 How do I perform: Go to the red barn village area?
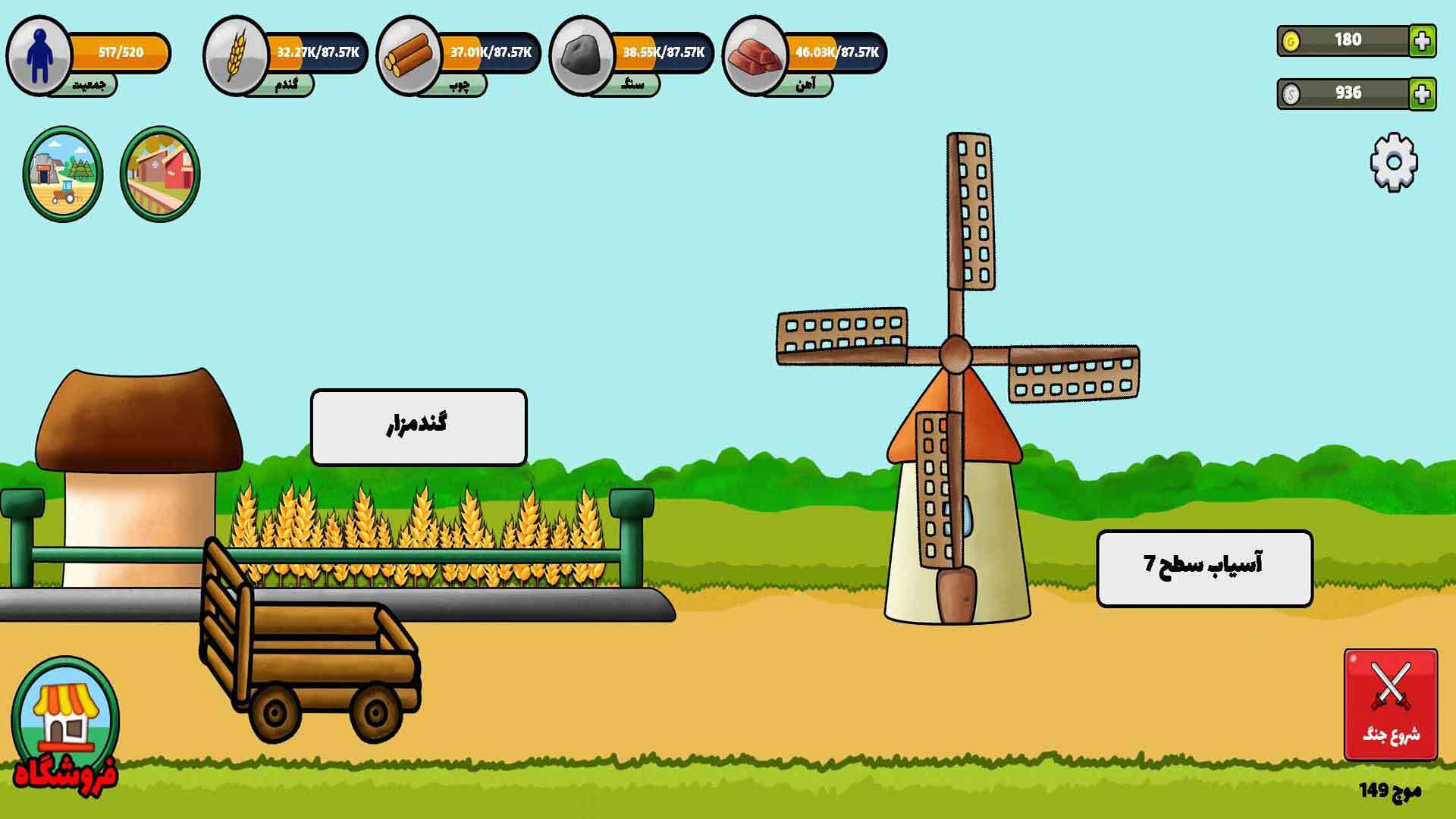click(160, 174)
